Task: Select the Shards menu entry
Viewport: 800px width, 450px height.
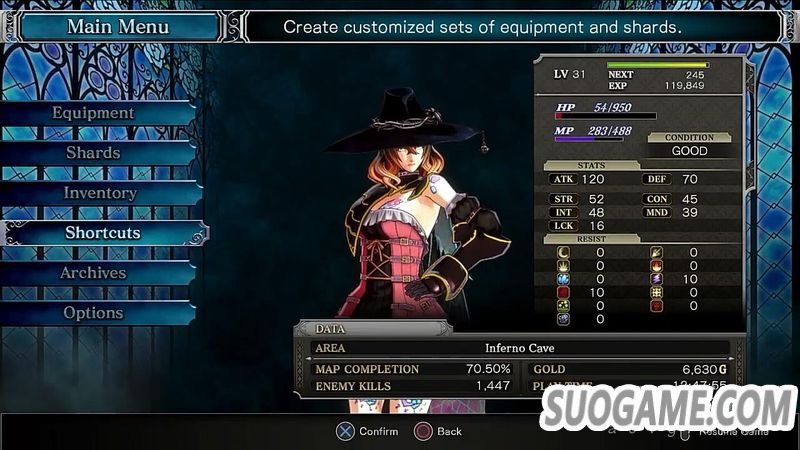Action: tap(93, 153)
